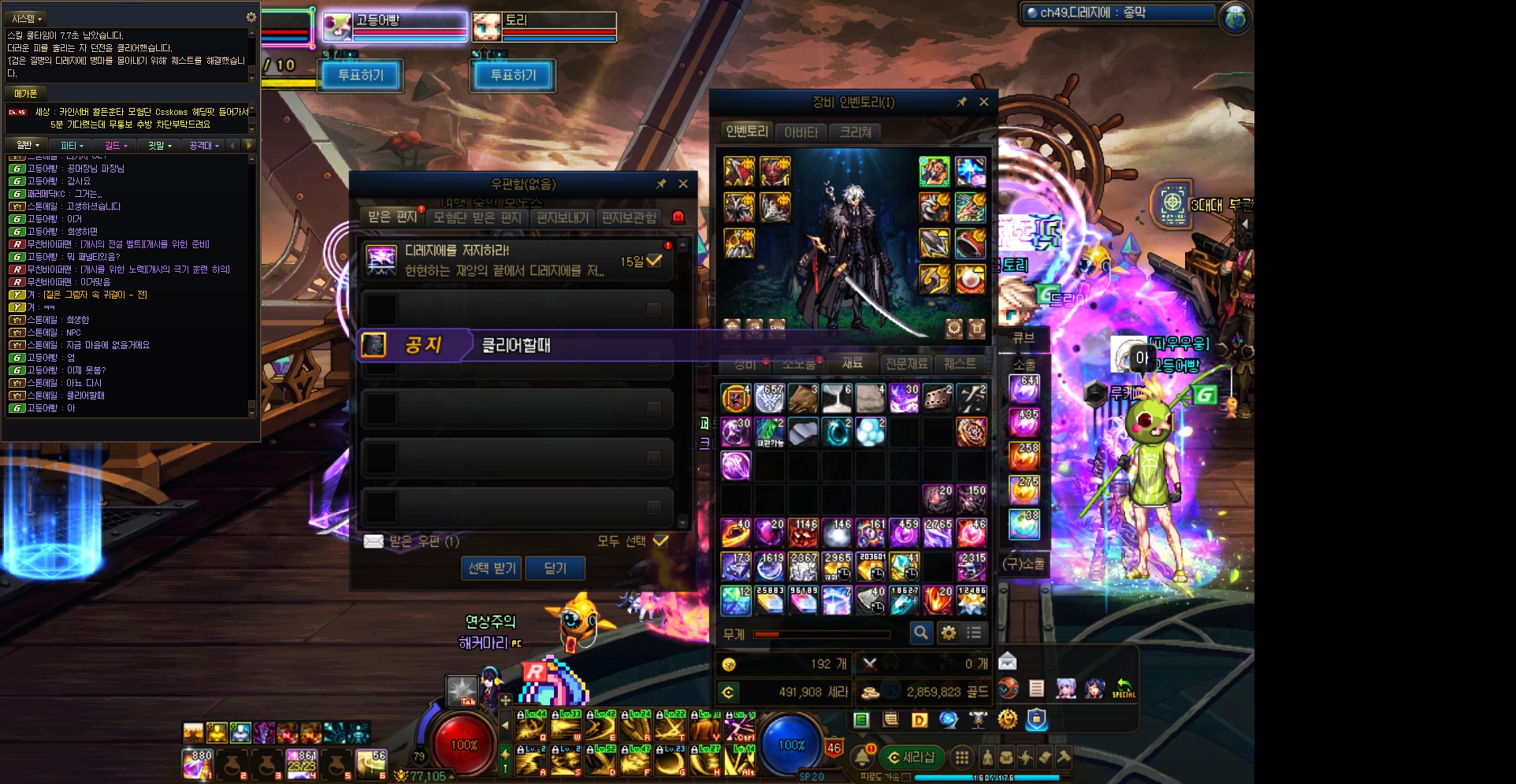Close the mailbox window
The height and width of the screenshot is (784, 1516).
pyautogui.click(x=683, y=184)
